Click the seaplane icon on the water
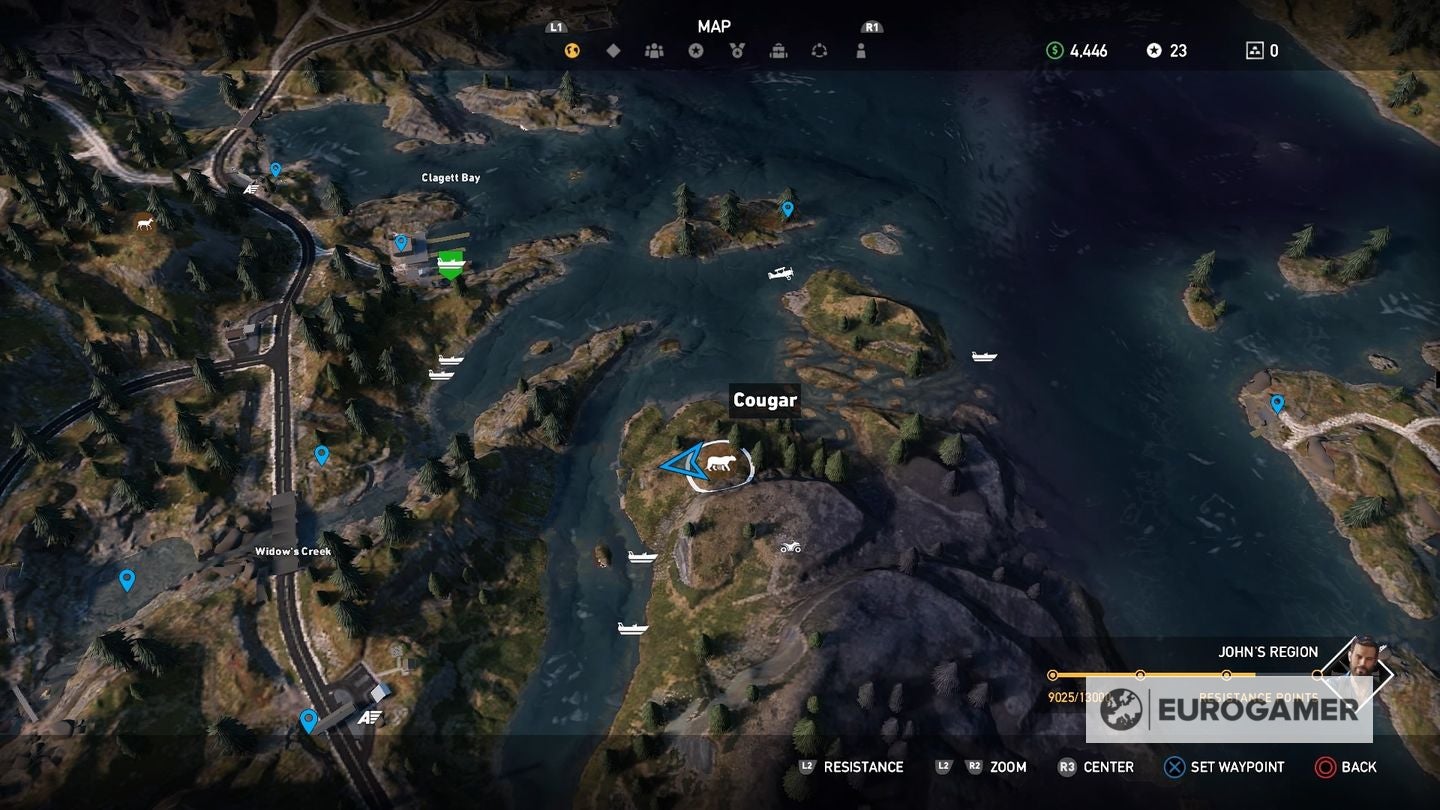The height and width of the screenshot is (810, 1440). click(781, 272)
